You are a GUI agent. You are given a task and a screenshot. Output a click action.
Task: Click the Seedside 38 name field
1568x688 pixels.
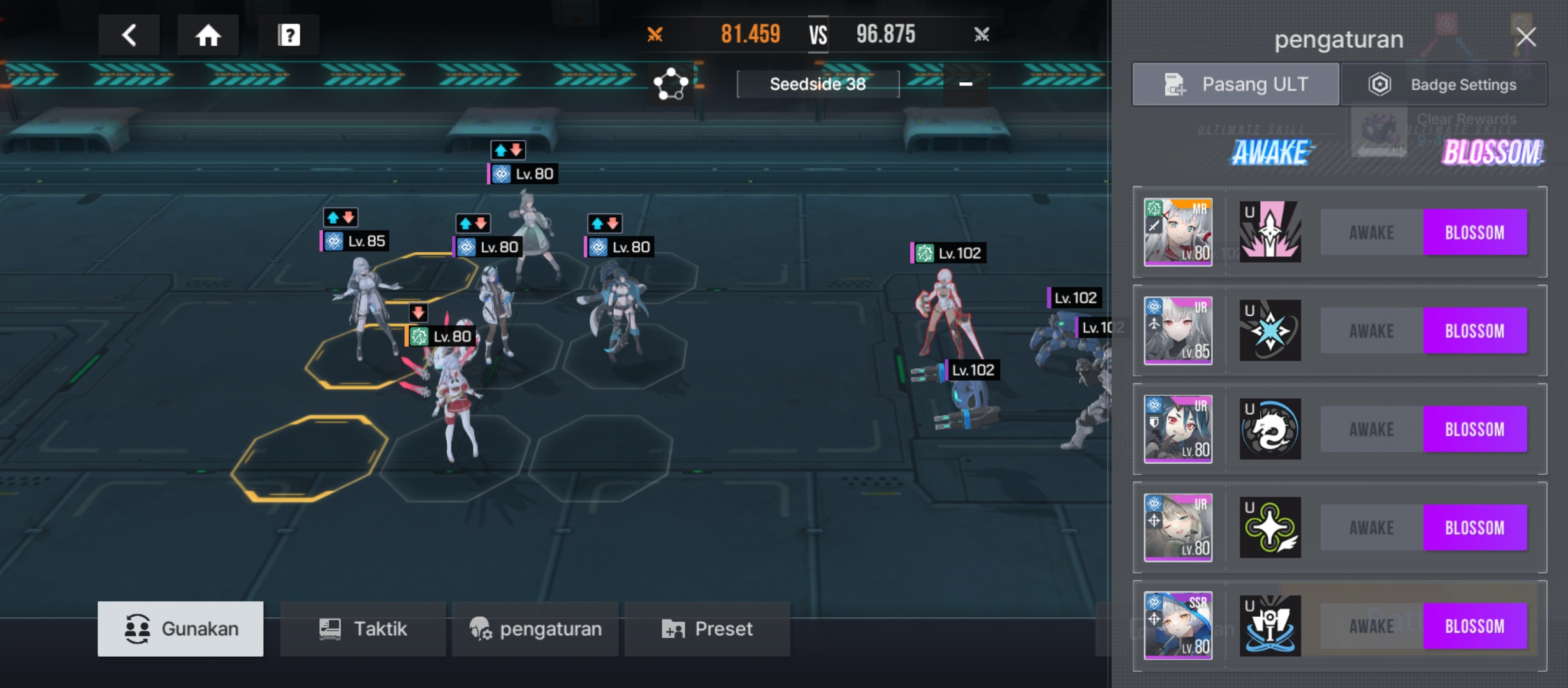click(818, 84)
